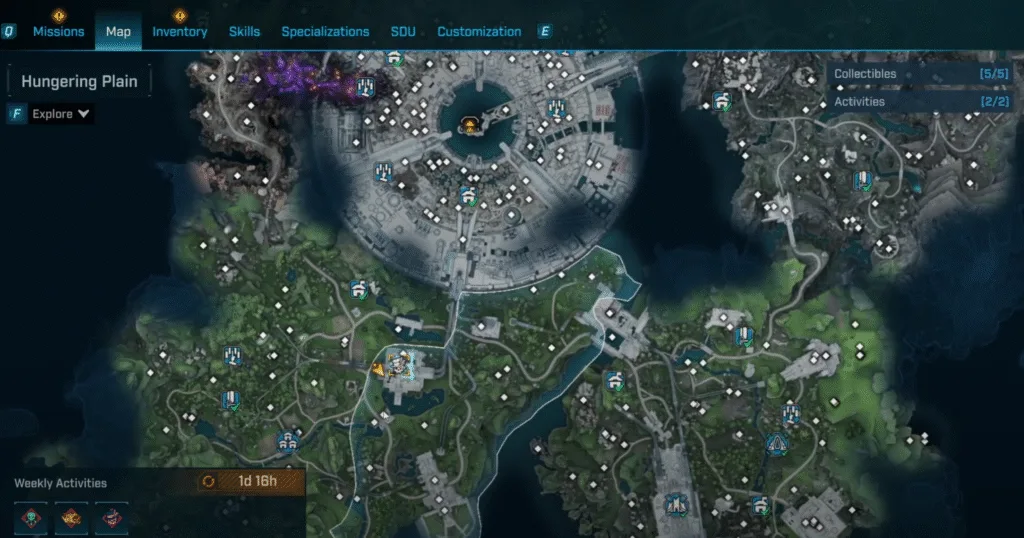This screenshot has width=1024, height=538.
Task: Select the Collectibles tracker row
Action: click(919, 74)
